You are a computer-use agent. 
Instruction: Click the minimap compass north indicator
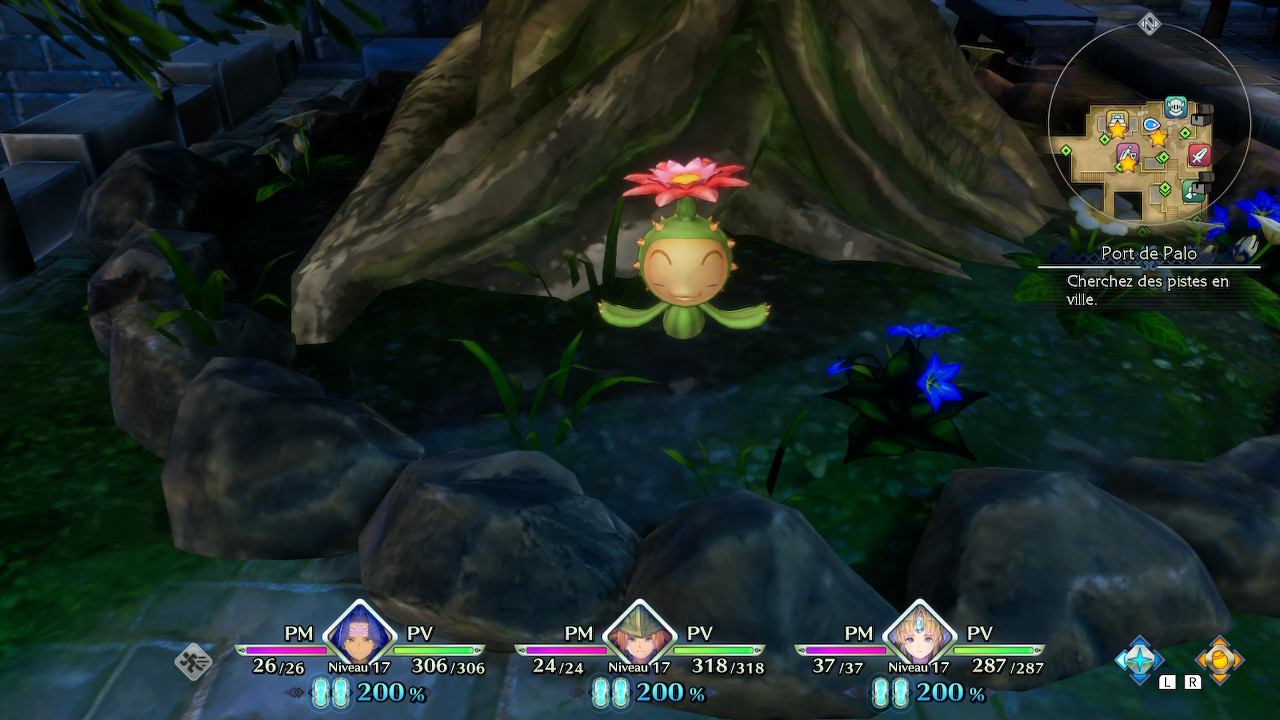point(1149,23)
